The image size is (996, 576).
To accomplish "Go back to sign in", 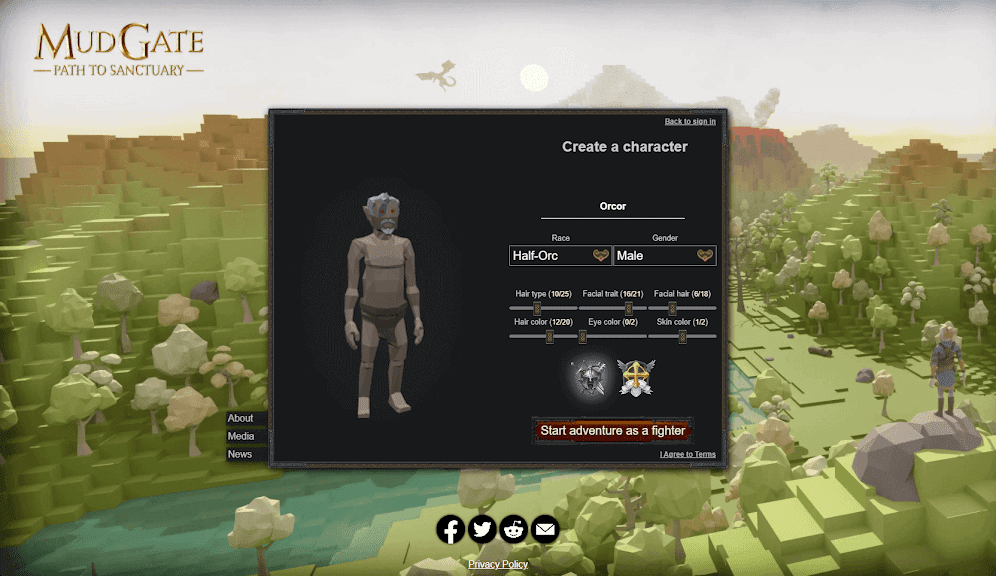I will 690,122.
